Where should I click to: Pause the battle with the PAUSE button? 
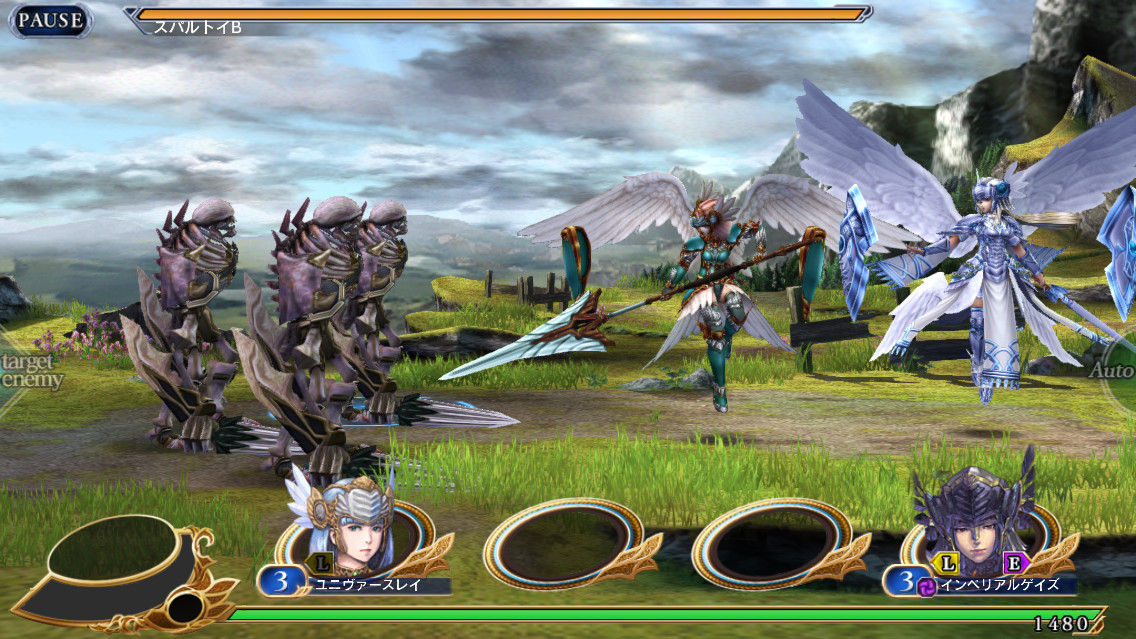(x=50, y=20)
